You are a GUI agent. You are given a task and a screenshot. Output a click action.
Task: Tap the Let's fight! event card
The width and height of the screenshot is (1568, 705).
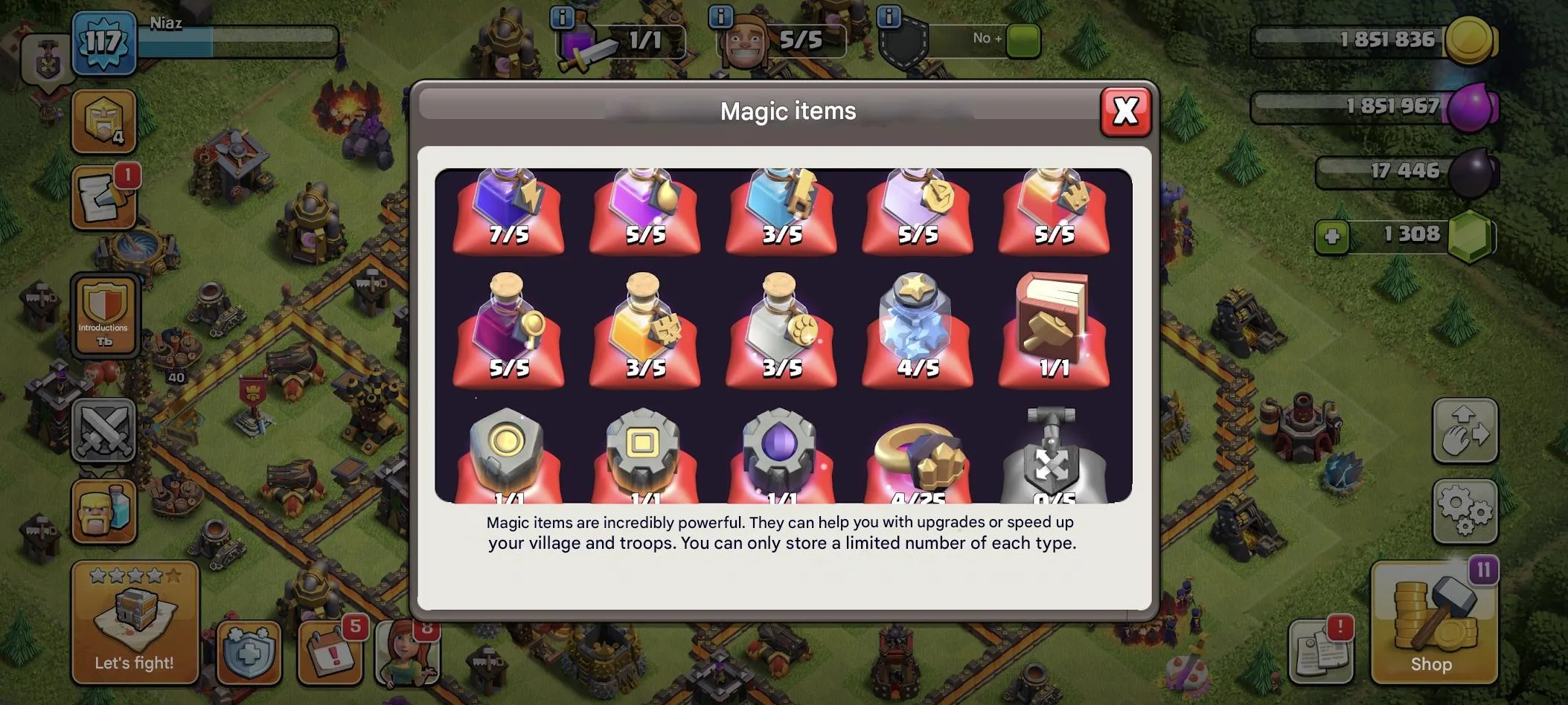point(134,621)
